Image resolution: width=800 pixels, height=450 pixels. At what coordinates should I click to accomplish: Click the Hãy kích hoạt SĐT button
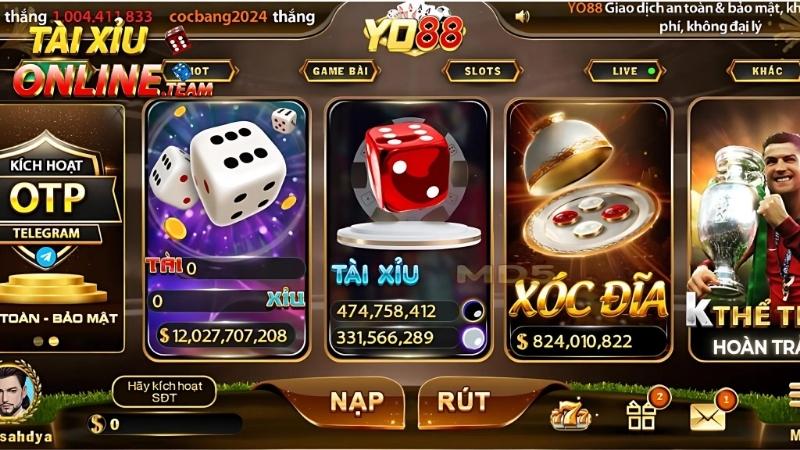[164, 391]
